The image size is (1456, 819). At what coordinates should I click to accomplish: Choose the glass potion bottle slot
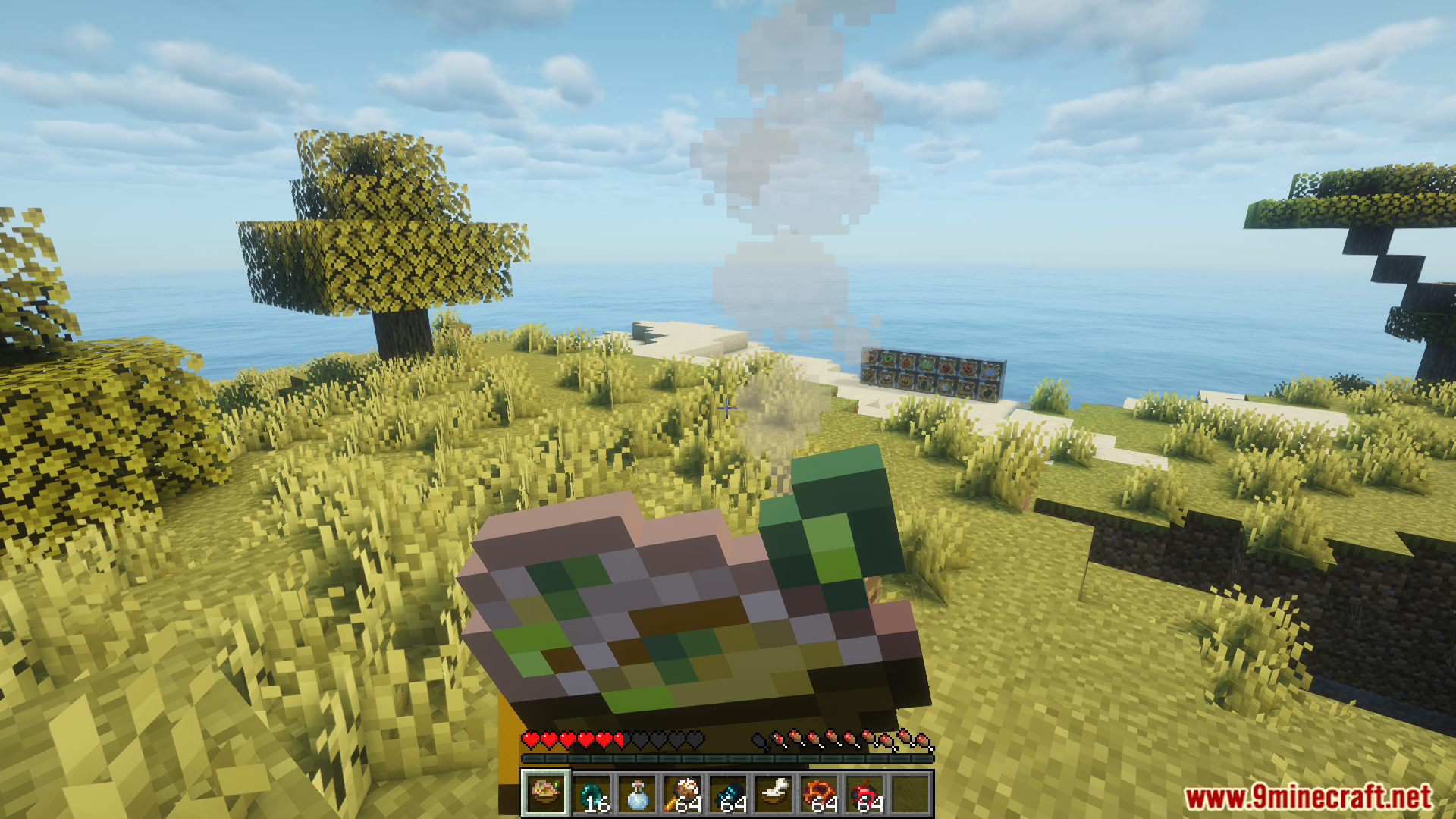point(637,795)
